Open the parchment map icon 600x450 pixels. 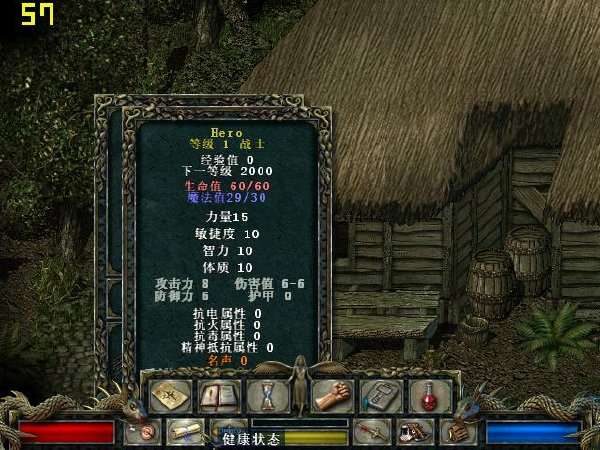pos(170,396)
